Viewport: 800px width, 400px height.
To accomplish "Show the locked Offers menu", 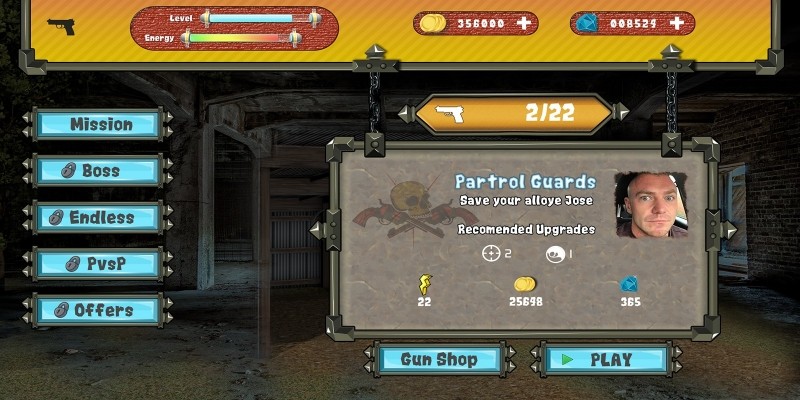I will (99, 310).
